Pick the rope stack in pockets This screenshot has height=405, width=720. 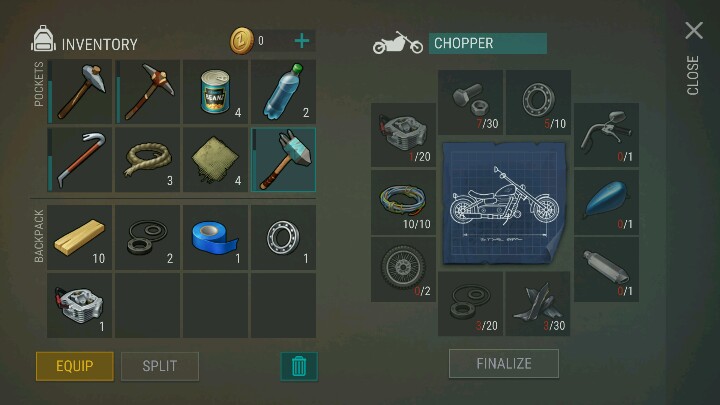pos(147,160)
